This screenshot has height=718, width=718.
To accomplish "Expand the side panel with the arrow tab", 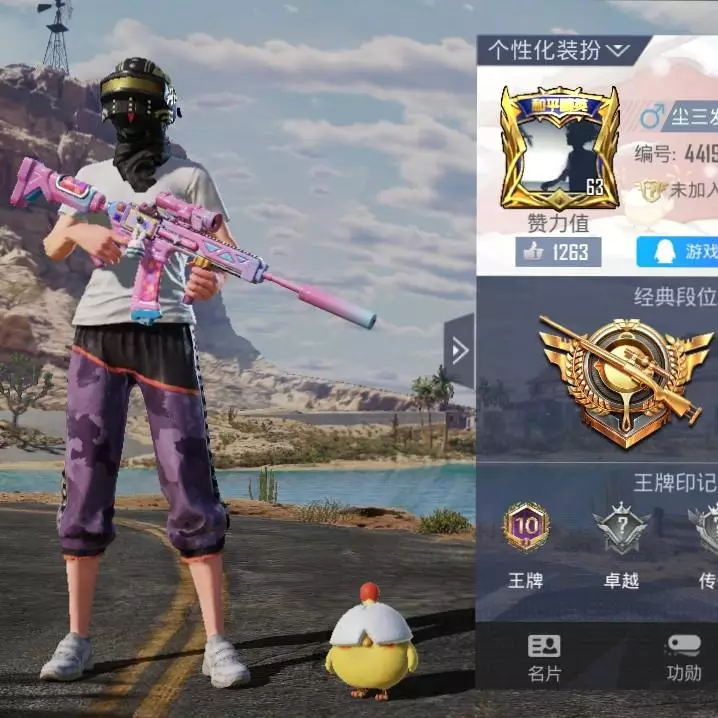I will [x=459, y=351].
